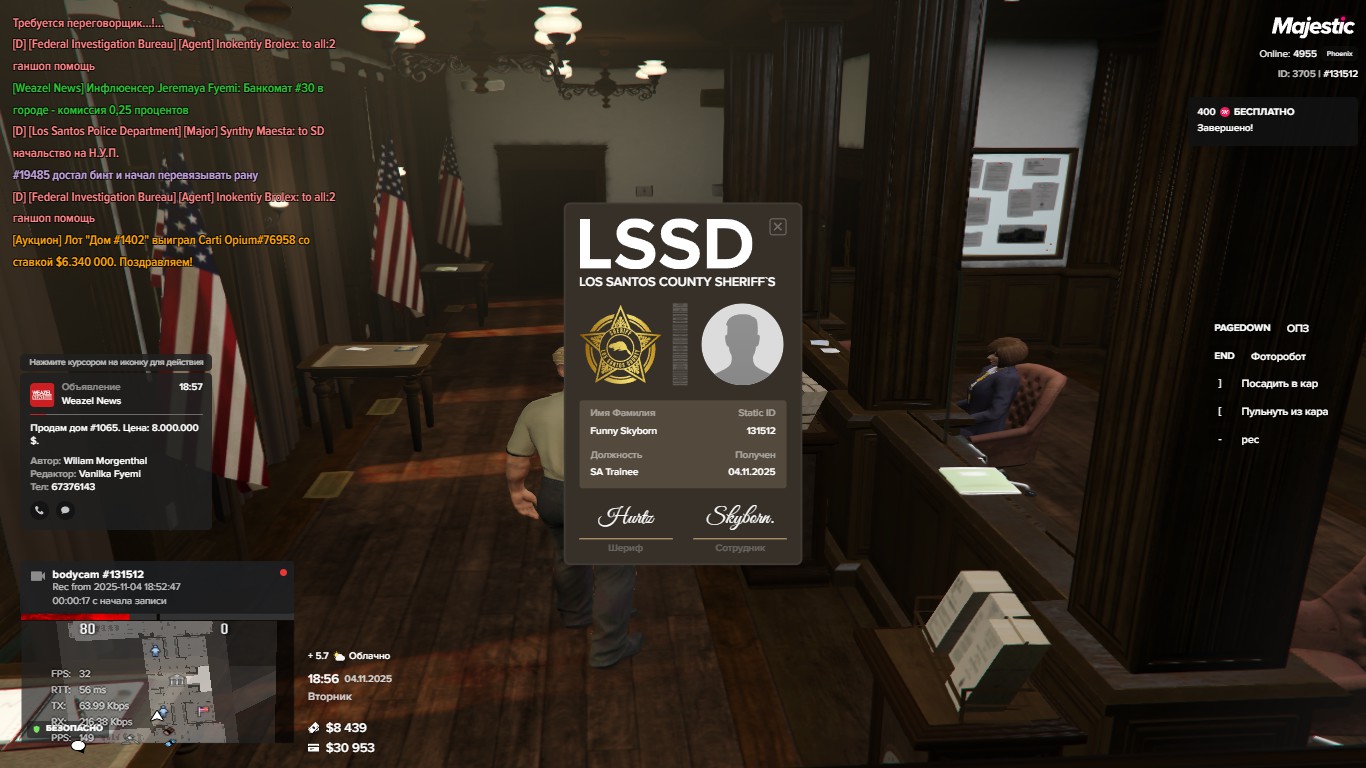1366x768 pixels.
Task: Click the gold sheriff star emblem
Action: tap(621, 345)
